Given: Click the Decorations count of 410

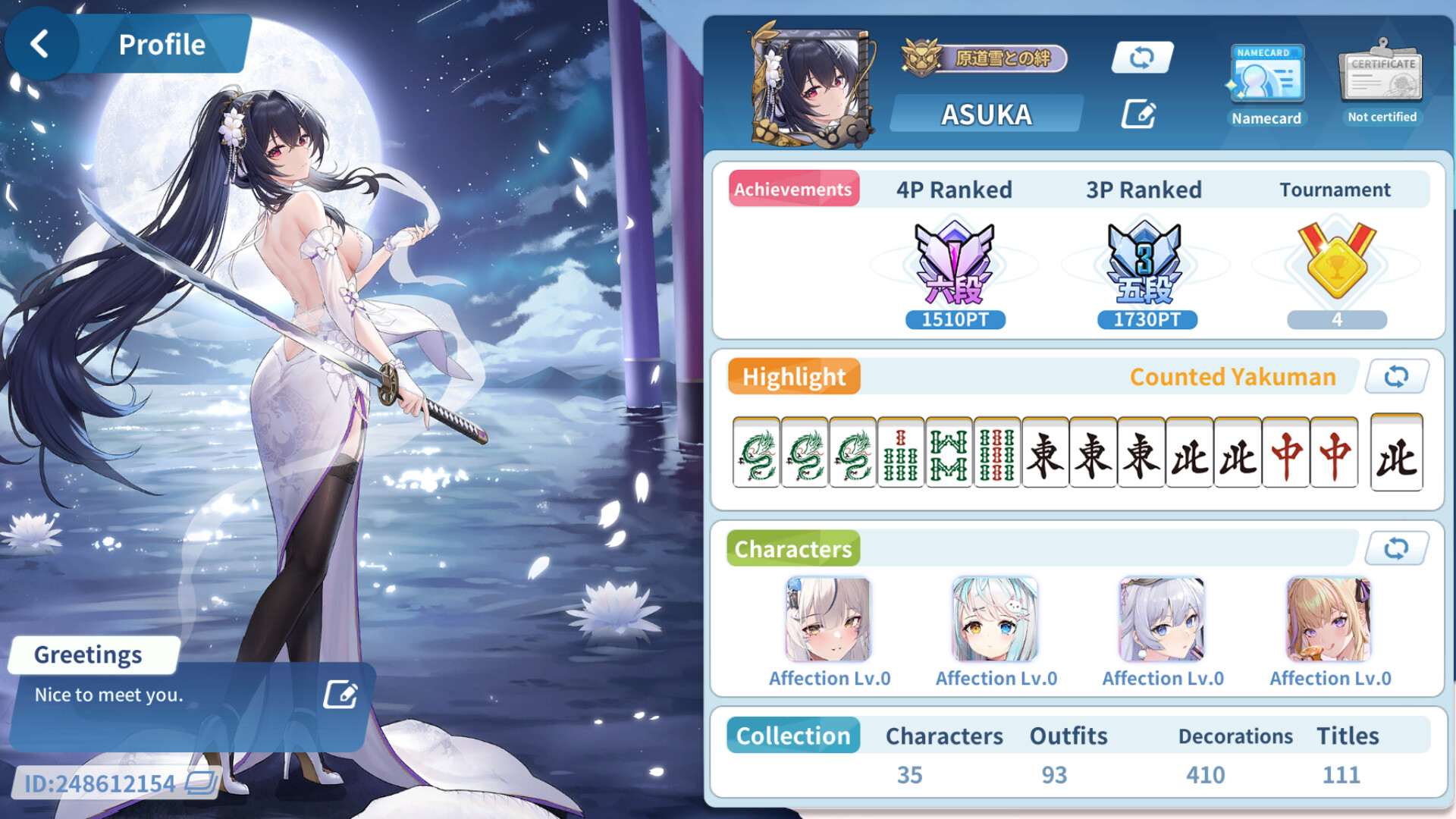Looking at the screenshot, I should [x=1235, y=735].
